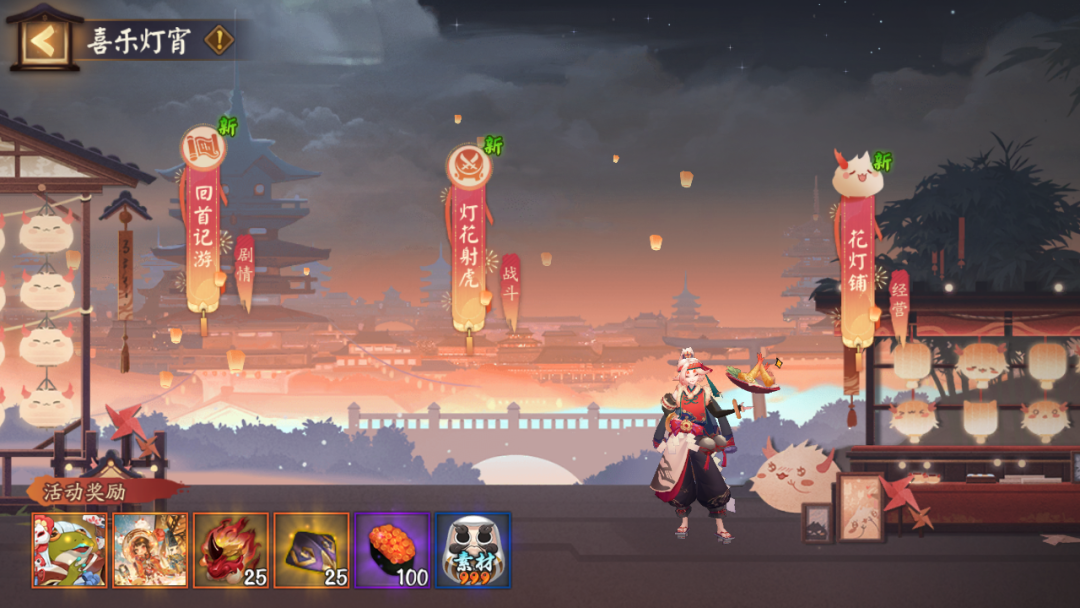
Task: Select the salmon roe sushi reward
Action: click(x=392, y=550)
